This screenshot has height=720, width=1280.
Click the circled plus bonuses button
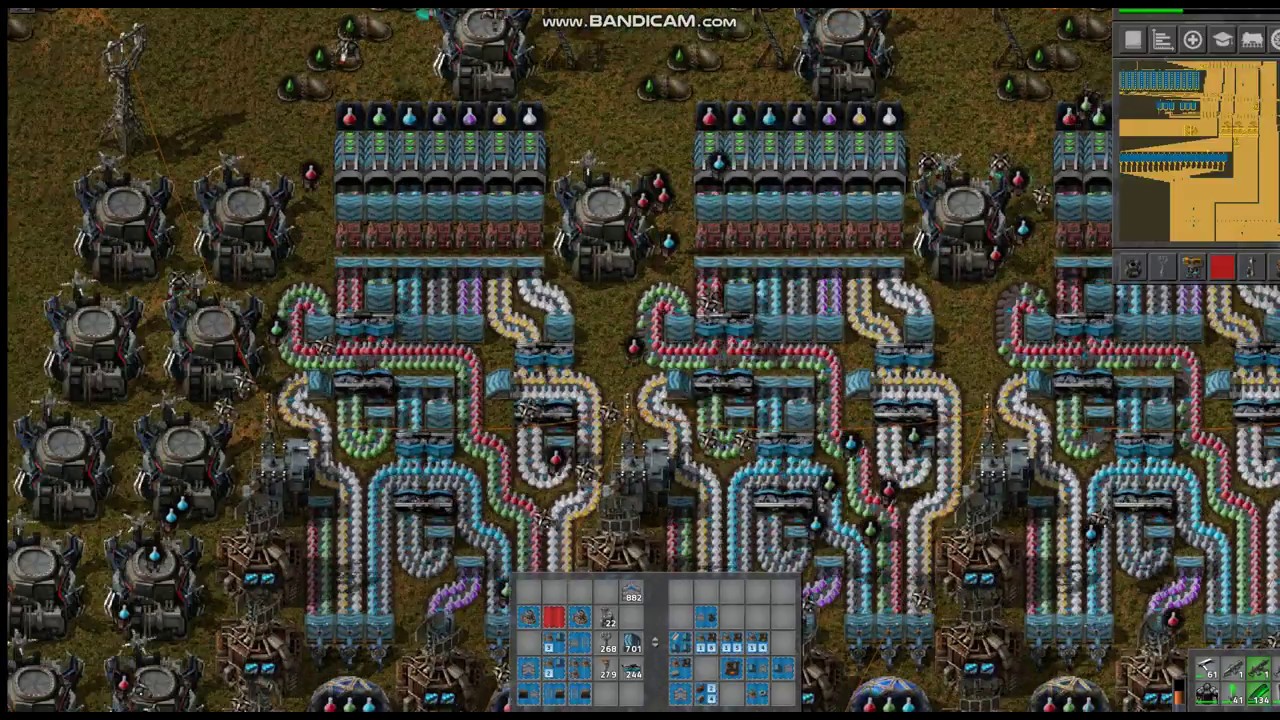point(1193,40)
